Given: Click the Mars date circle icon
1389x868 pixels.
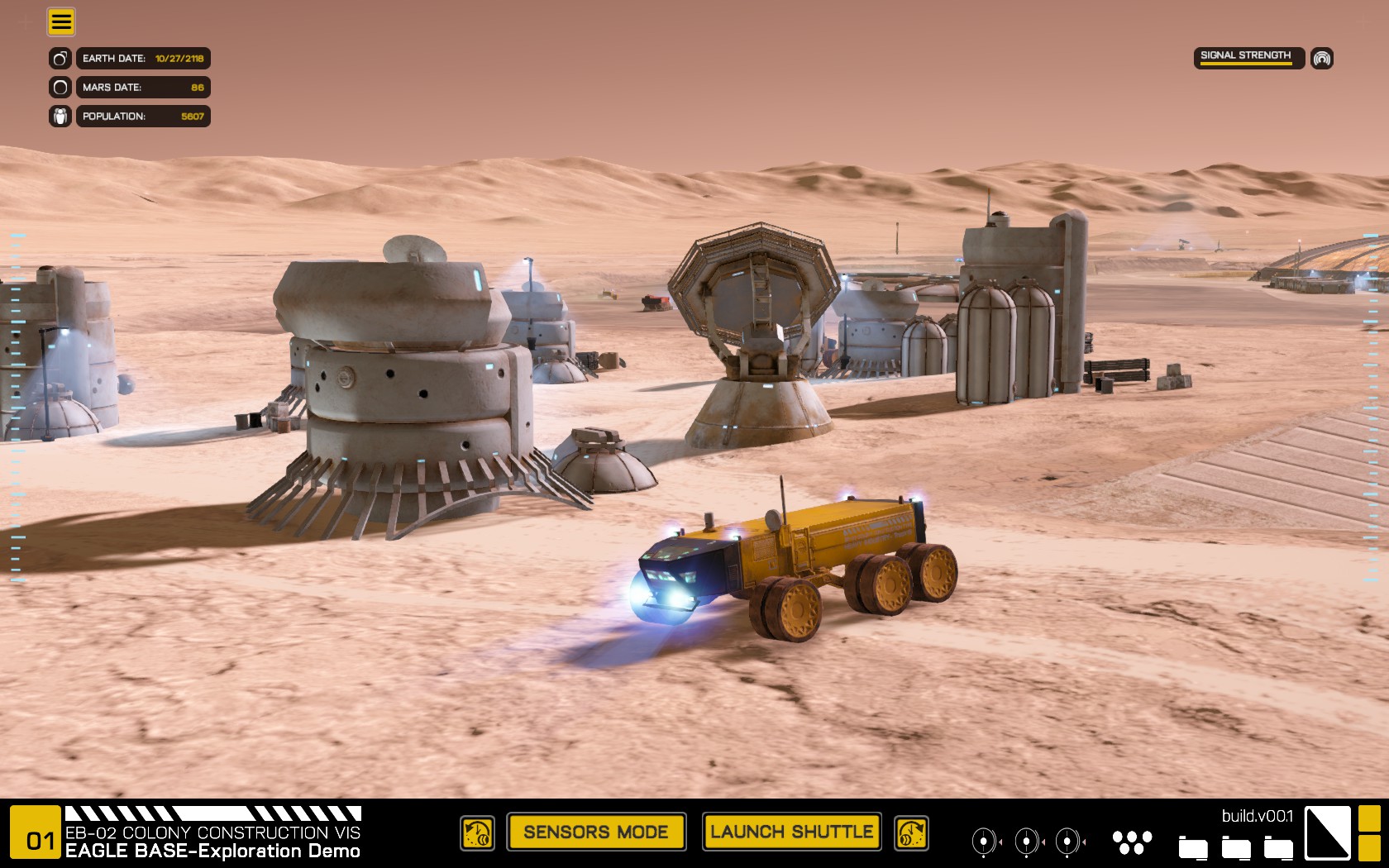Looking at the screenshot, I should [60, 88].
